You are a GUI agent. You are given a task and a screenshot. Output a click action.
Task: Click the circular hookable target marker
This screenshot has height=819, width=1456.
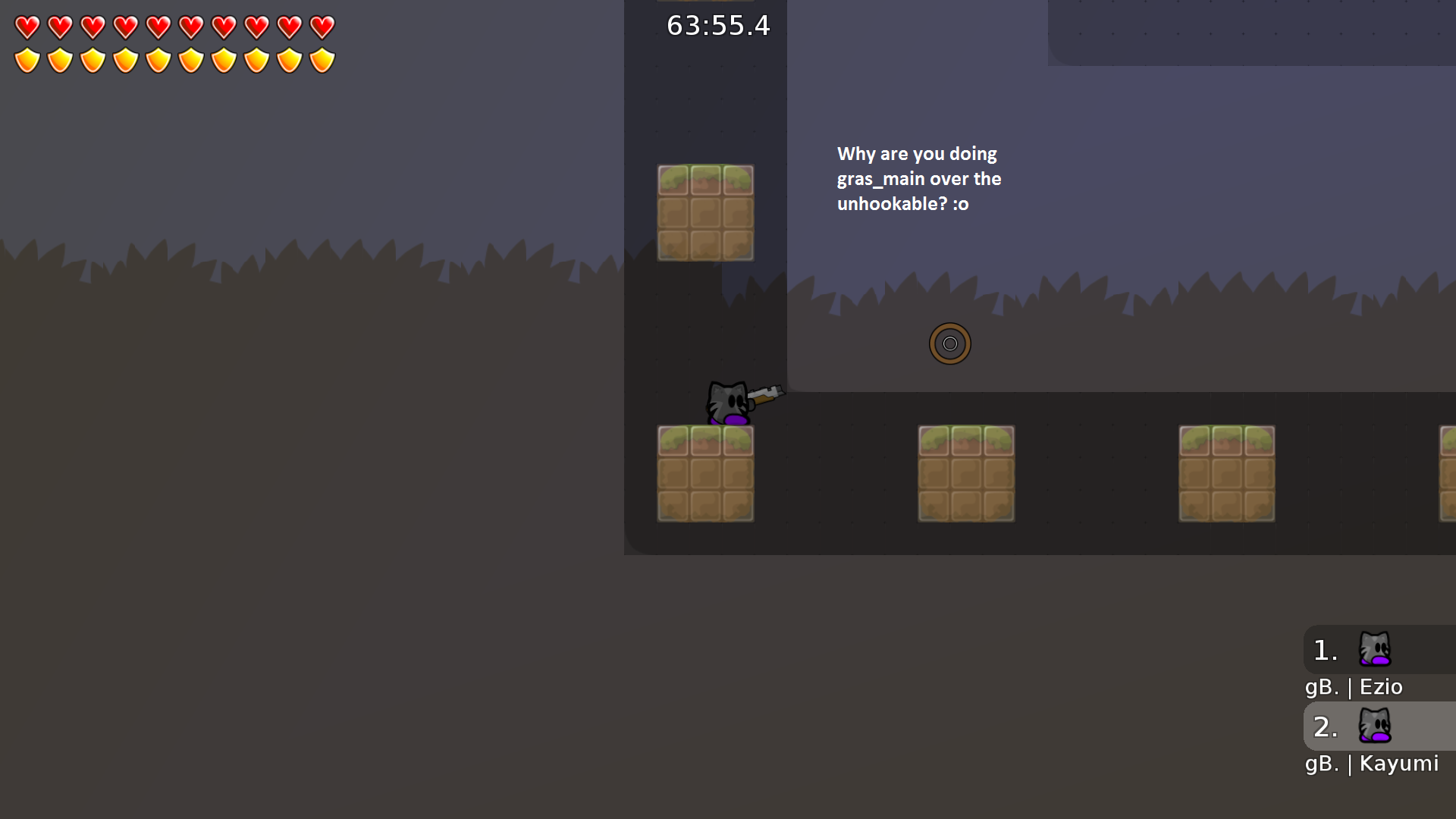tap(950, 343)
